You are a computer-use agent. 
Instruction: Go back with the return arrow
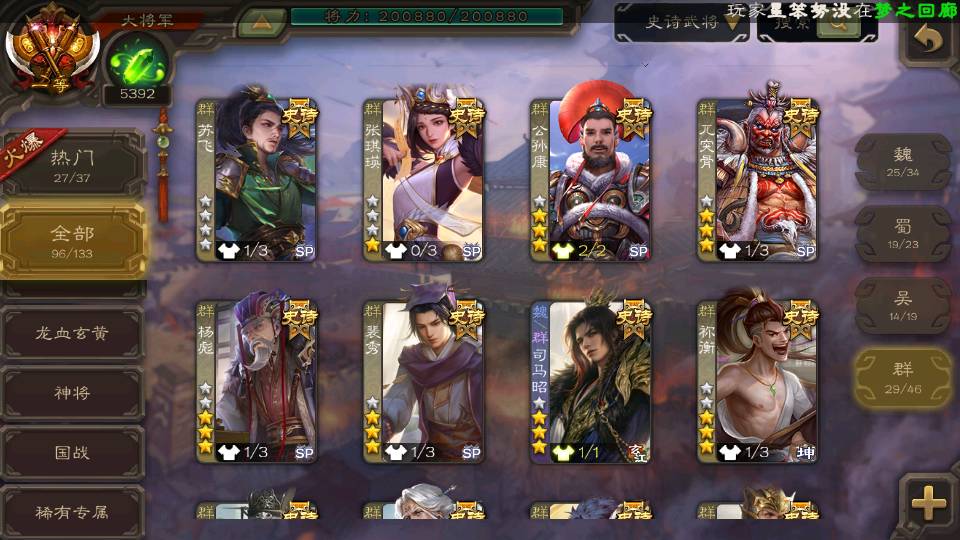pos(929,39)
